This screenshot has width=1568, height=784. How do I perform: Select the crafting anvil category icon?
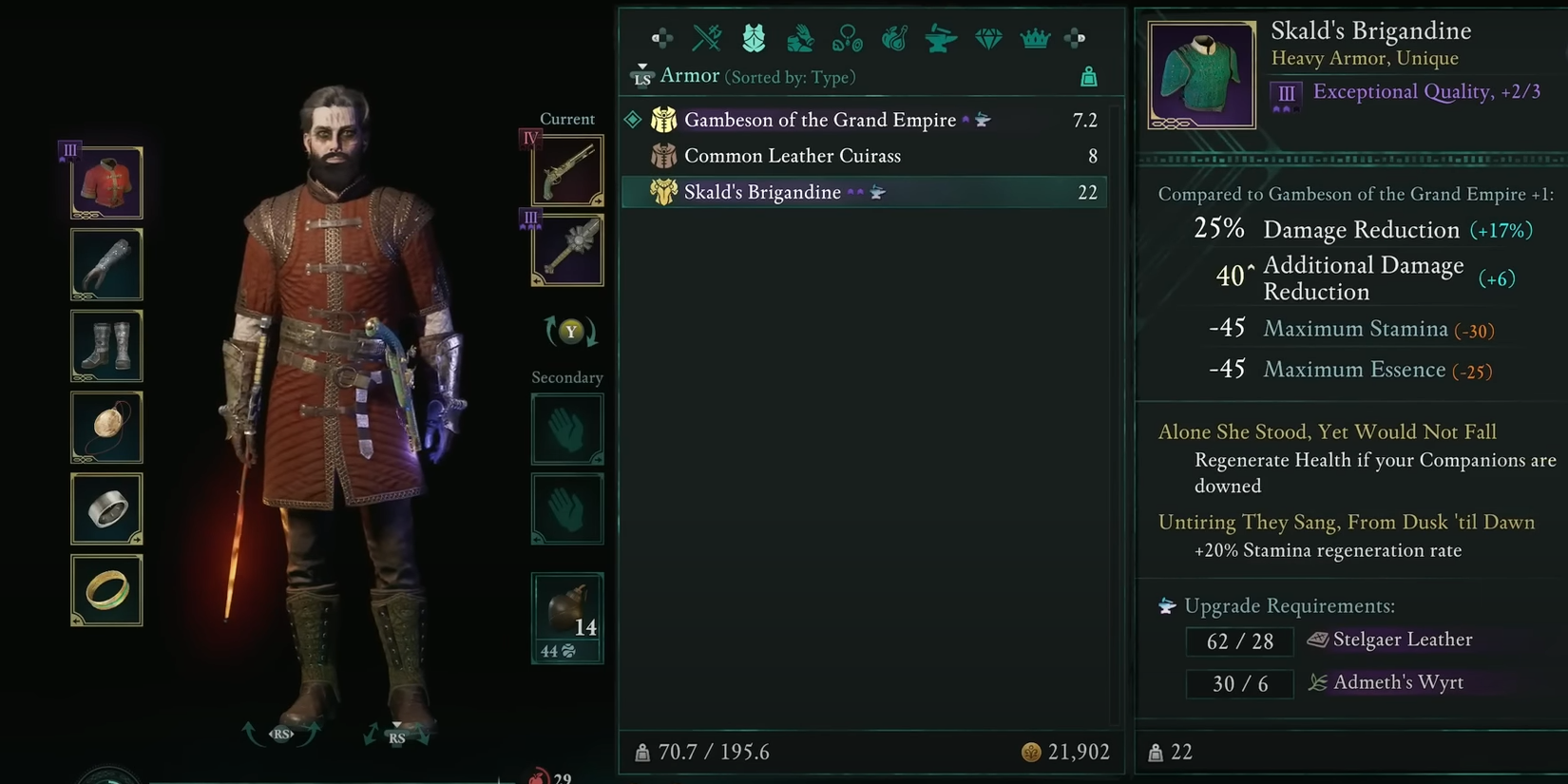(x=941, y=38)
